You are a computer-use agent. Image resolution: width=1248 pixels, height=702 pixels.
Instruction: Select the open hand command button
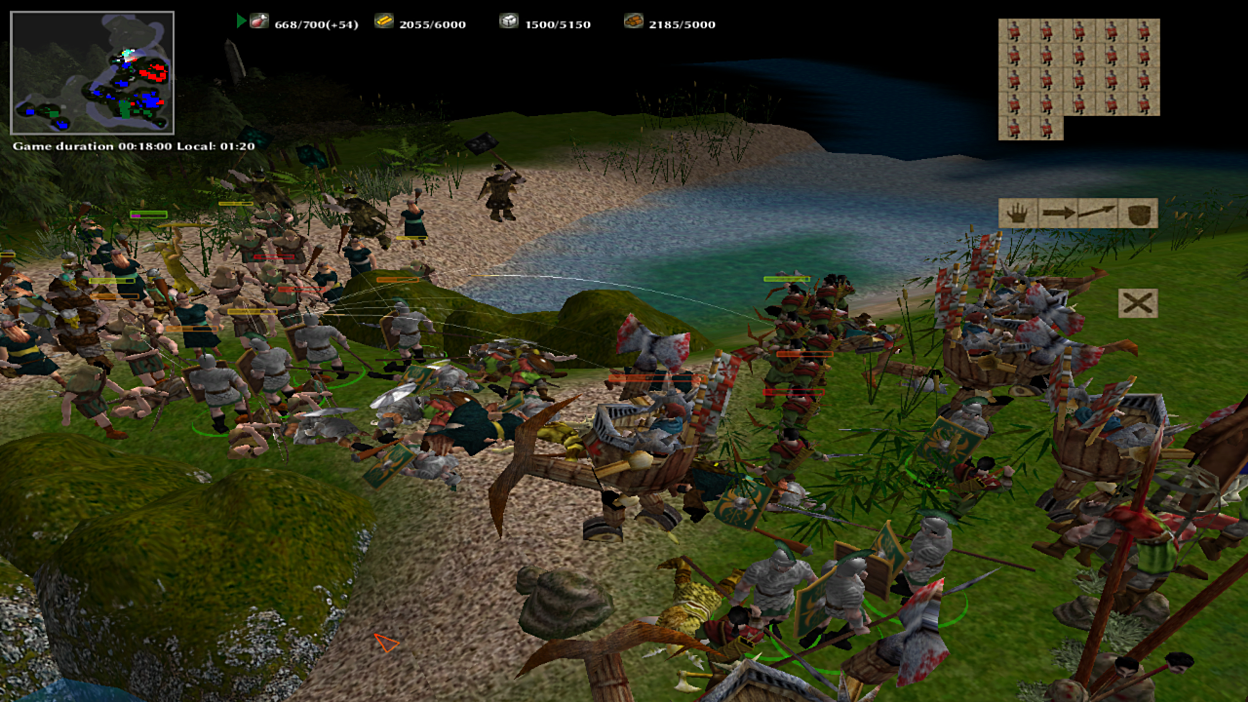click(x=1018, y=213)
